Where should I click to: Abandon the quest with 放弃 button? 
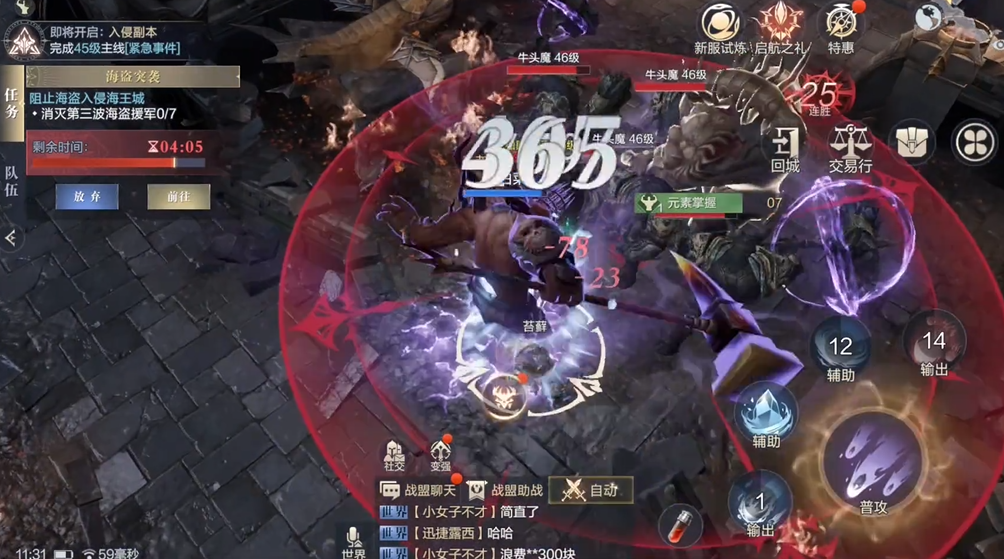pyautogui.click(x=86, y=197)
